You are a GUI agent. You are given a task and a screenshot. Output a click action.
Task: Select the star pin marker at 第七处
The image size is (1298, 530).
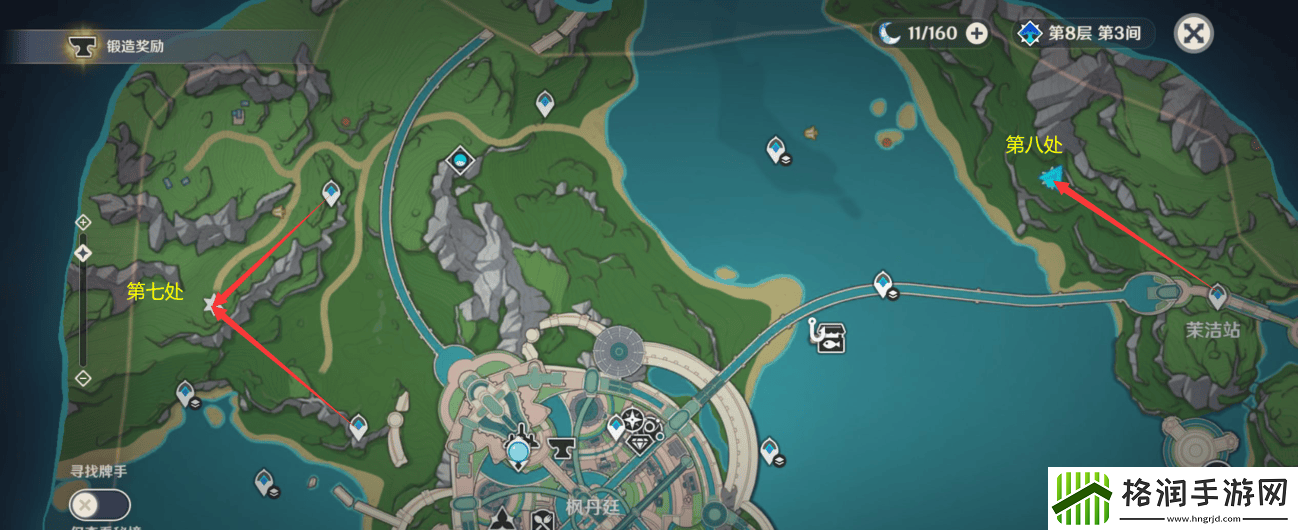click(x=211, y=305)
